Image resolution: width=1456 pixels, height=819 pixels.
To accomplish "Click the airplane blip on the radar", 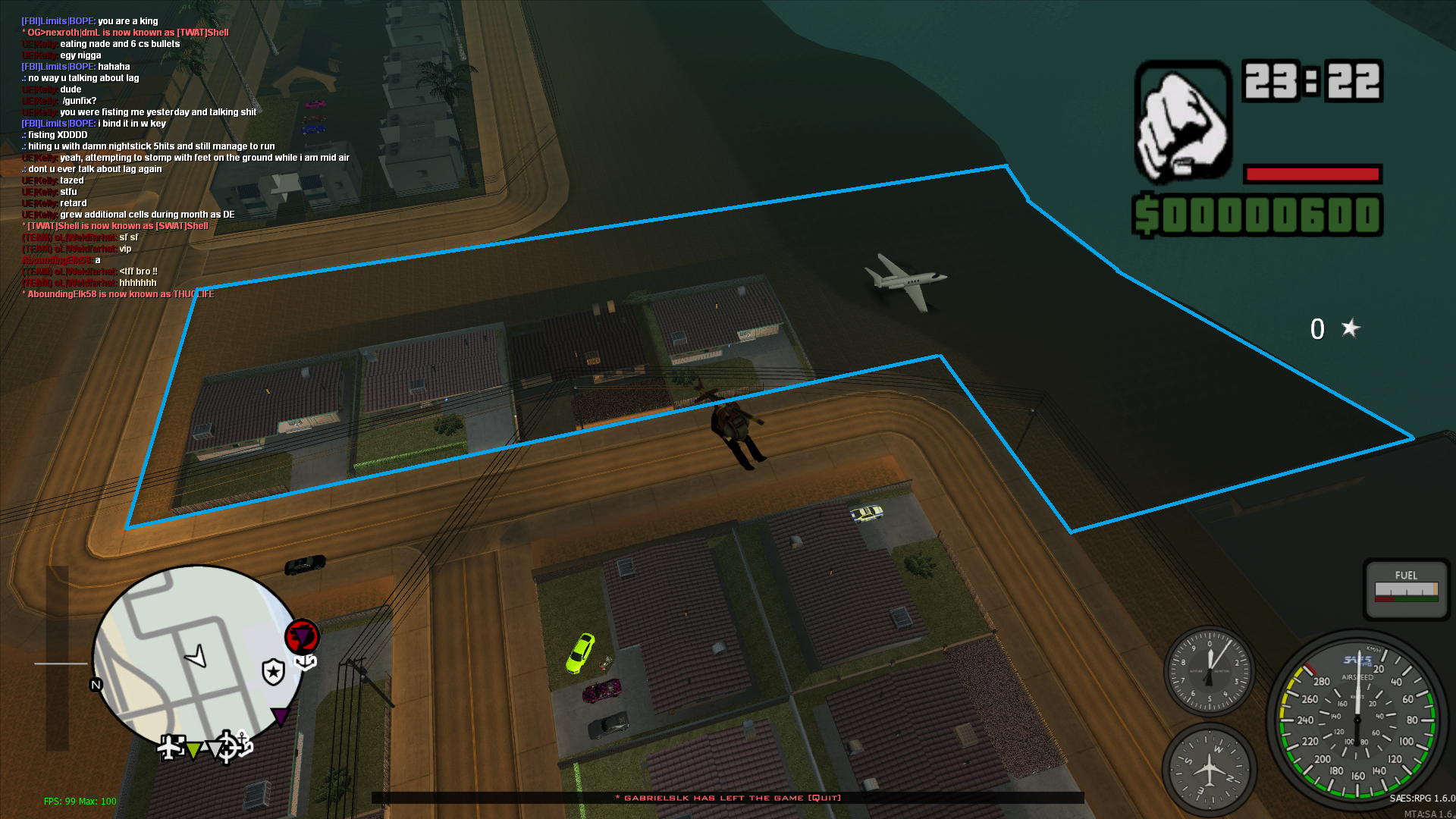I will pos(171,747).
